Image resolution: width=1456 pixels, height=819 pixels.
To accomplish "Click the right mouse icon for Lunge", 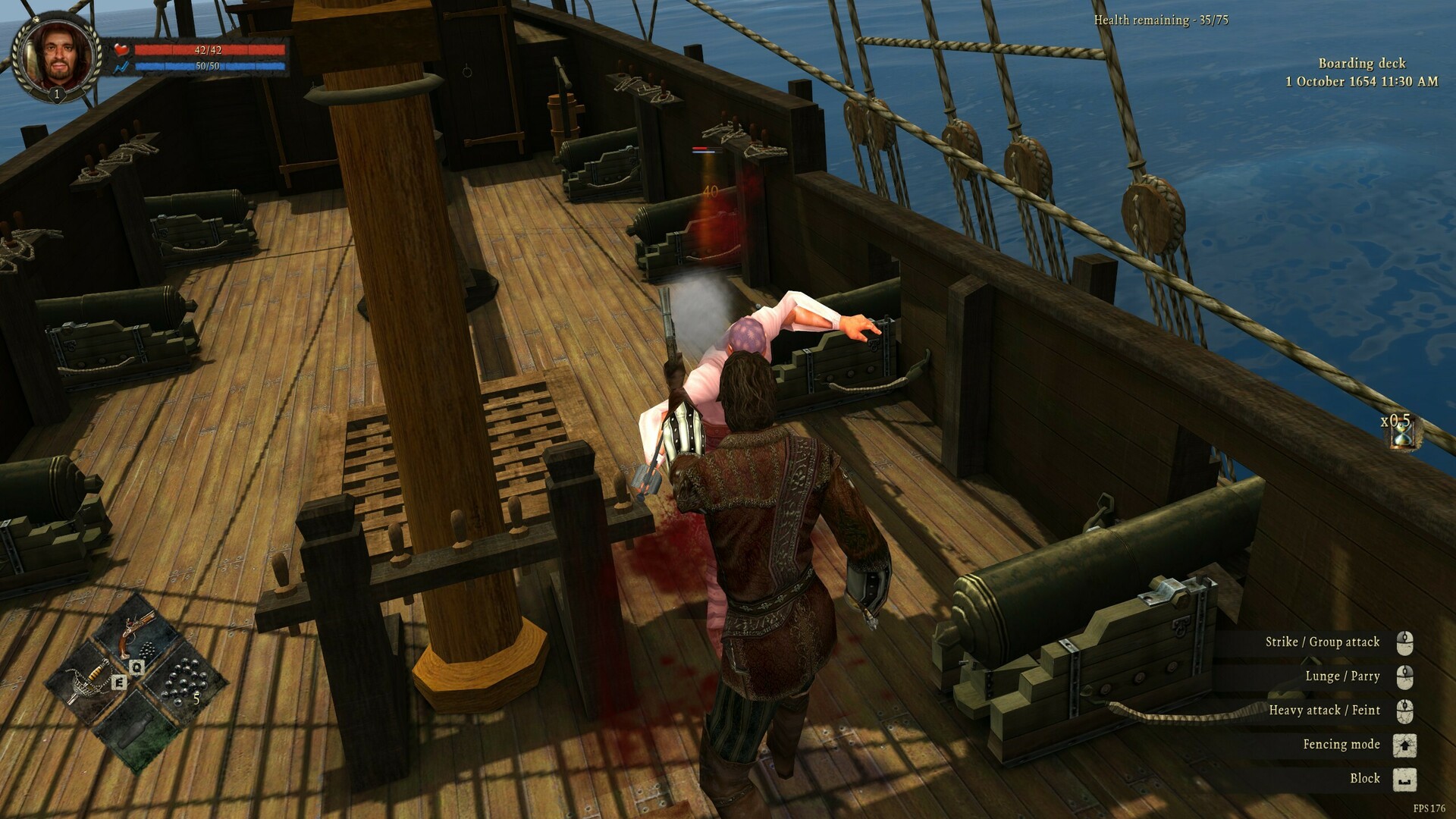I will [x=1407, y=676].
